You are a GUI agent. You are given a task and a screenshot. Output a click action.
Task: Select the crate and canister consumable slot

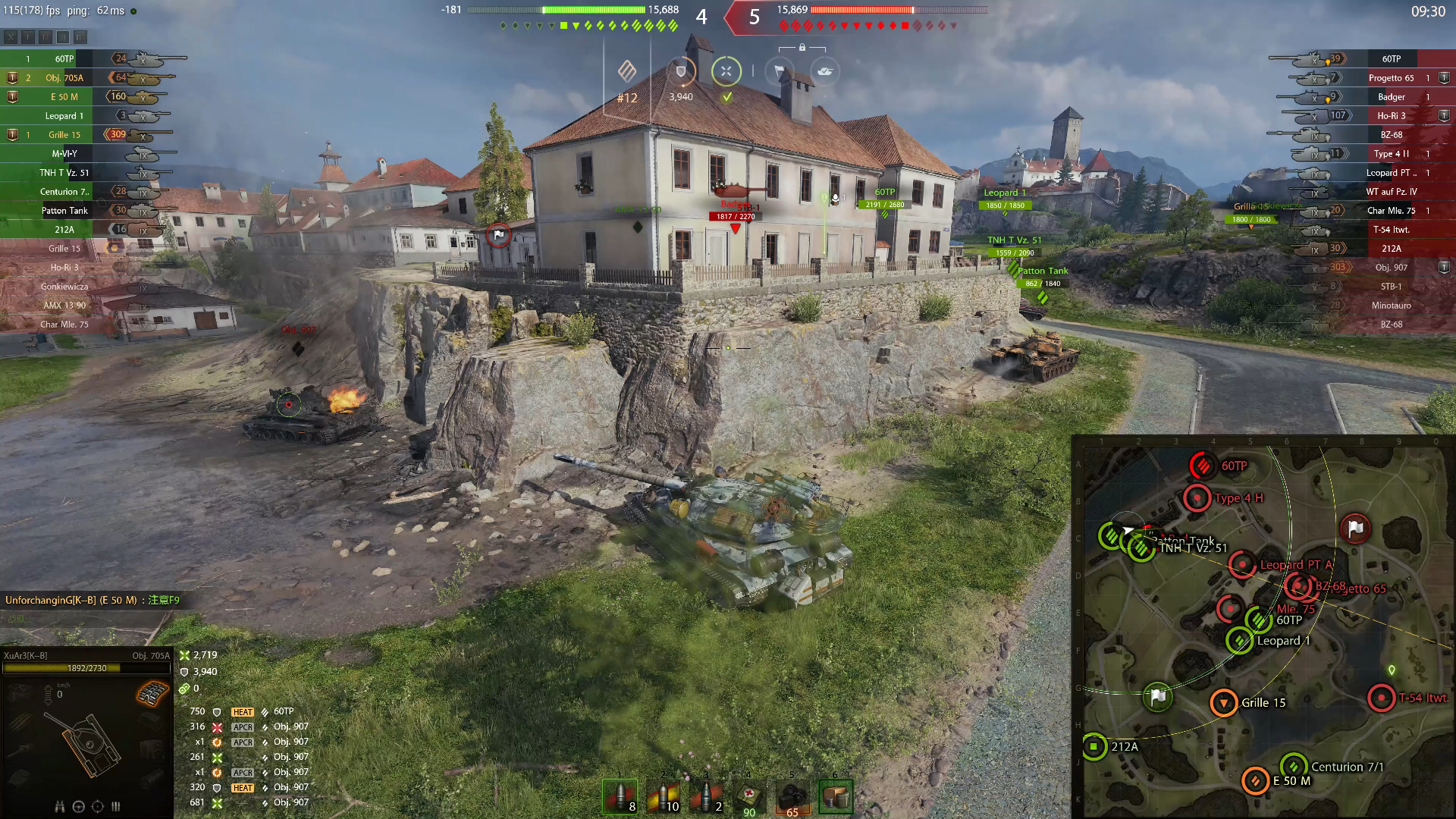(x=836, y=796)
